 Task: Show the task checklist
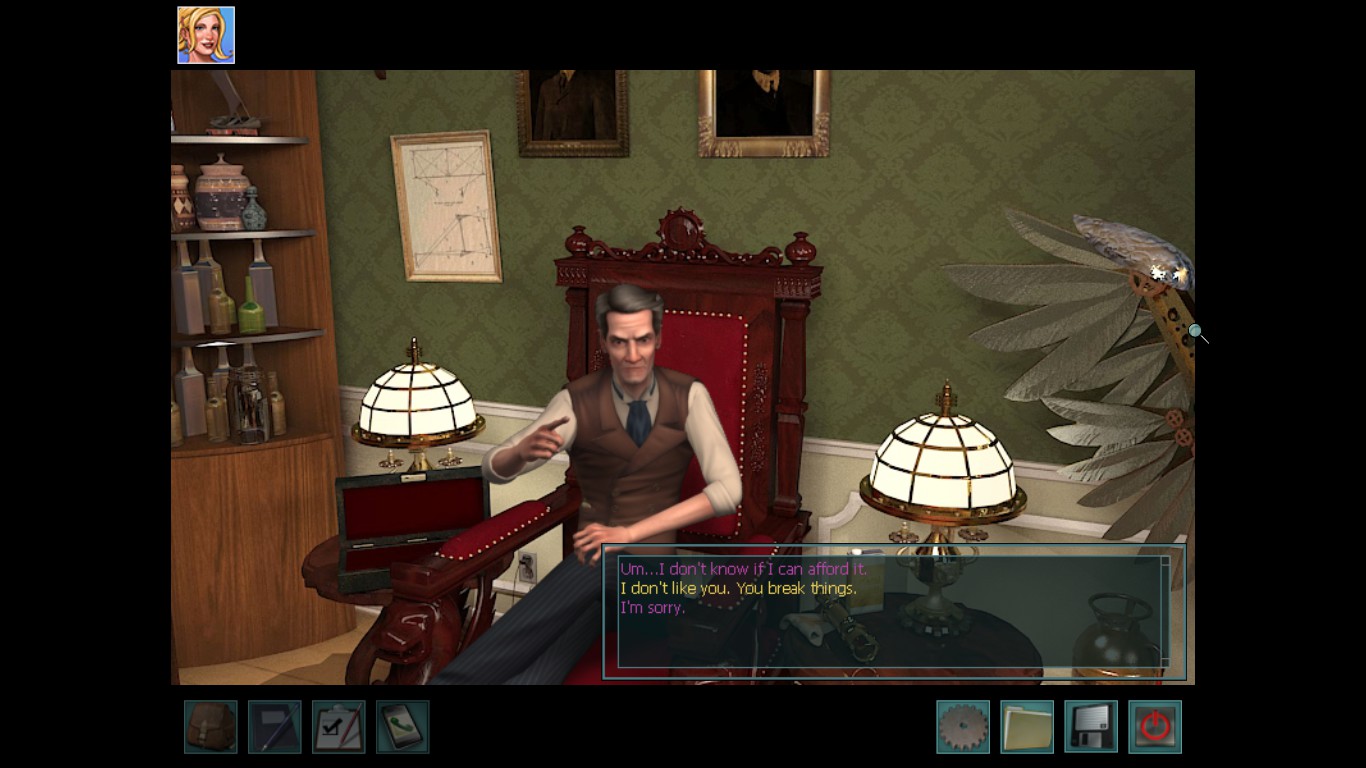339,727
